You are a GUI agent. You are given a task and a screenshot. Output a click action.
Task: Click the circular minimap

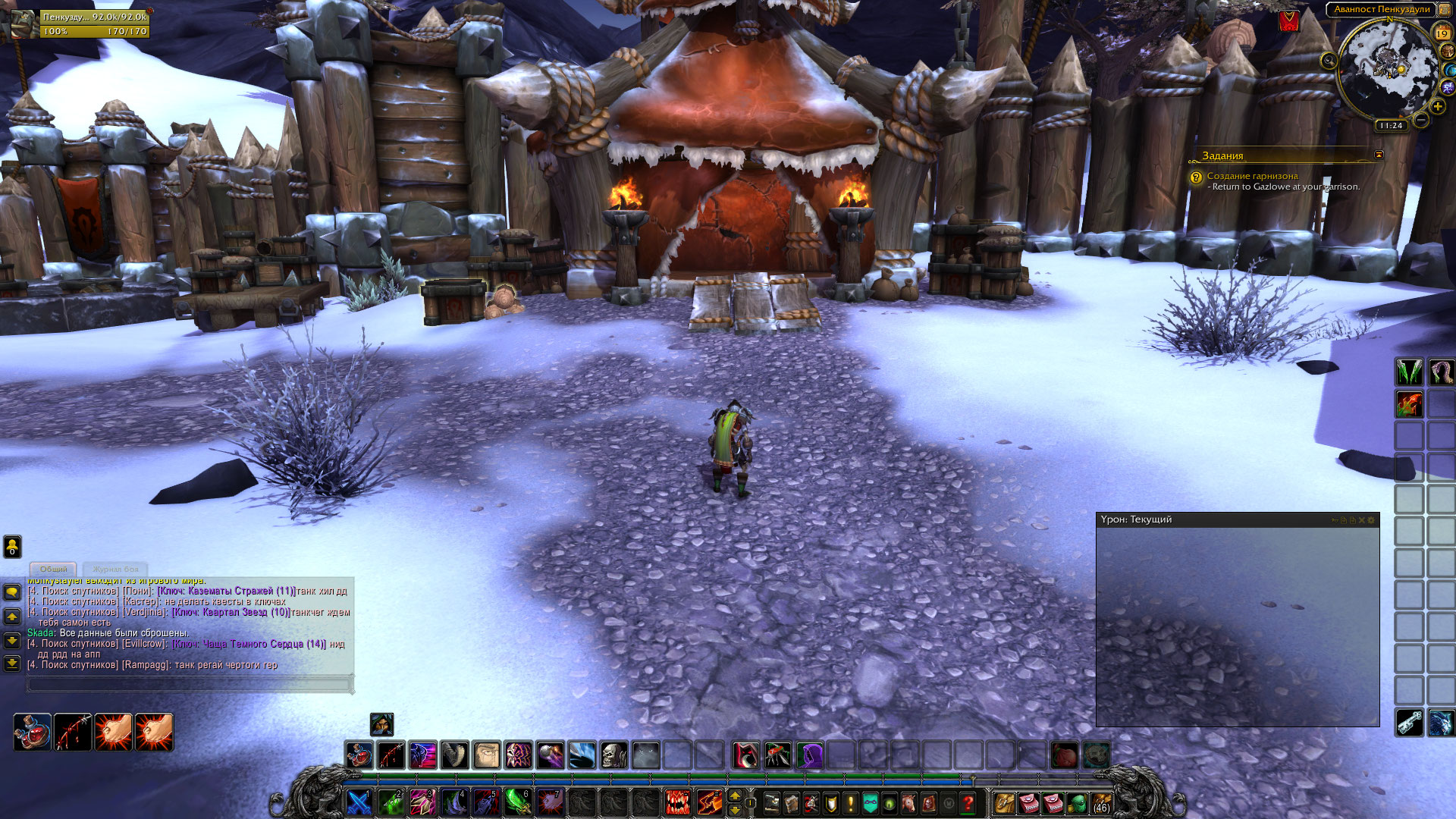coord(1388,68)
